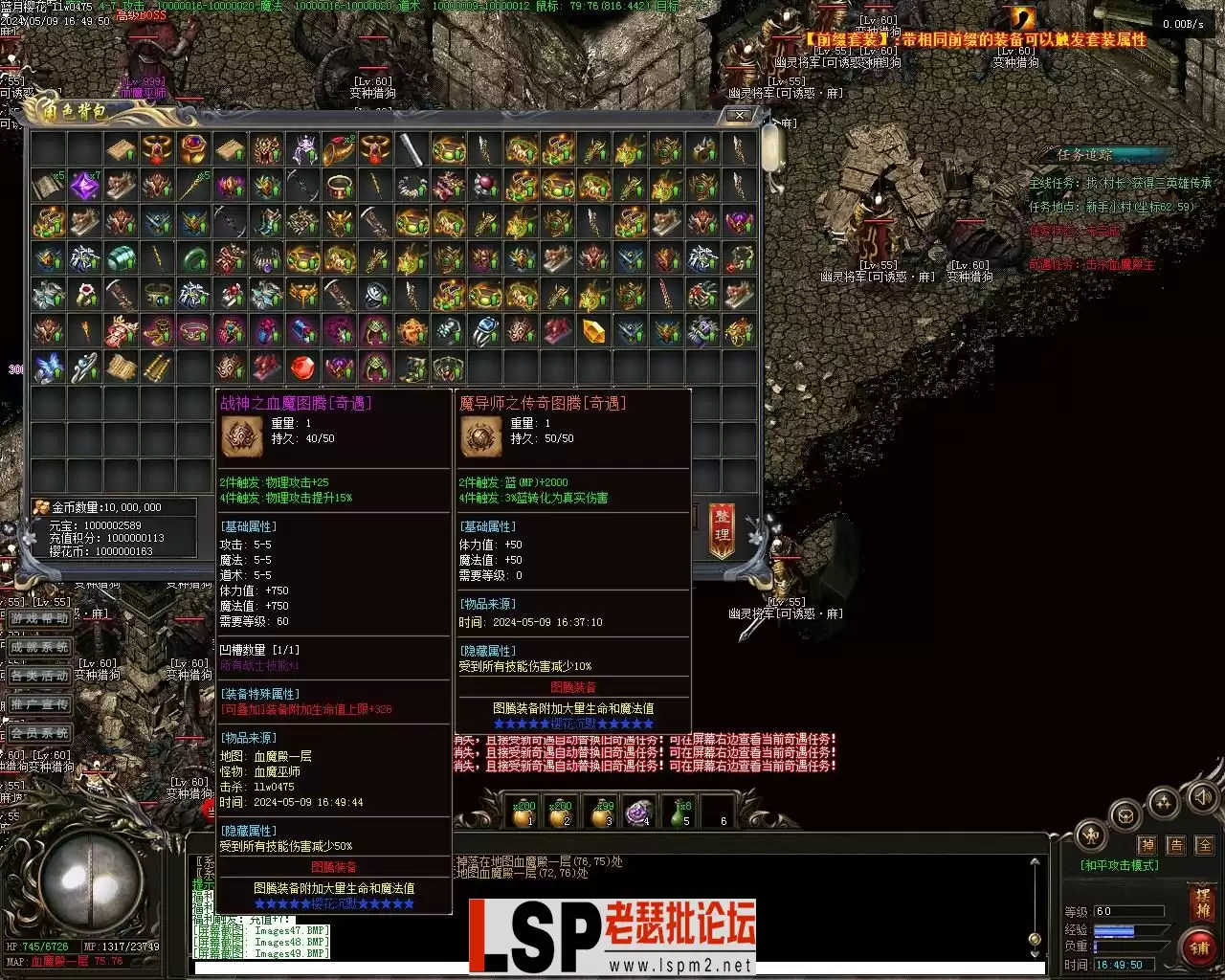Select the grey metal cylinder item
The width and height of the screenshot is (1225, 980).
(x=412, y=148)
